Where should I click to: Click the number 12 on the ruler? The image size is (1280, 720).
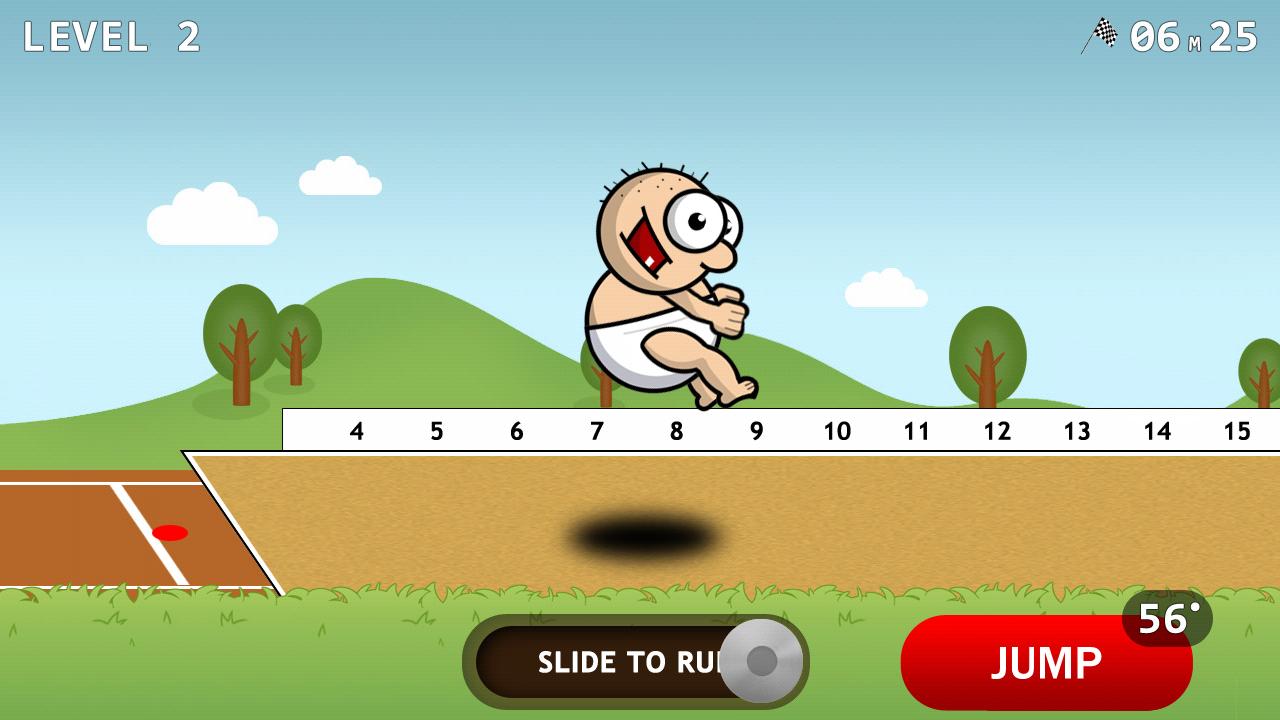[x=997, y=431]
